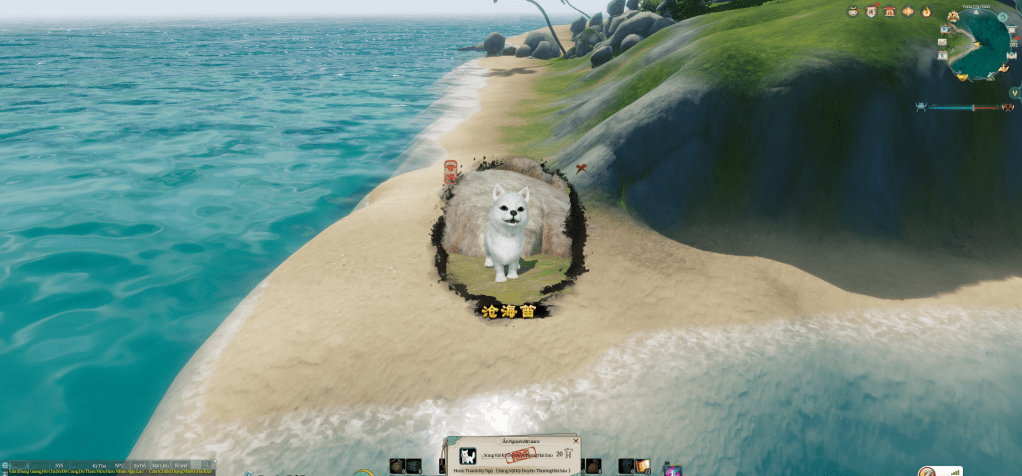Click the white fox icon in the popup

pos(467,455)
